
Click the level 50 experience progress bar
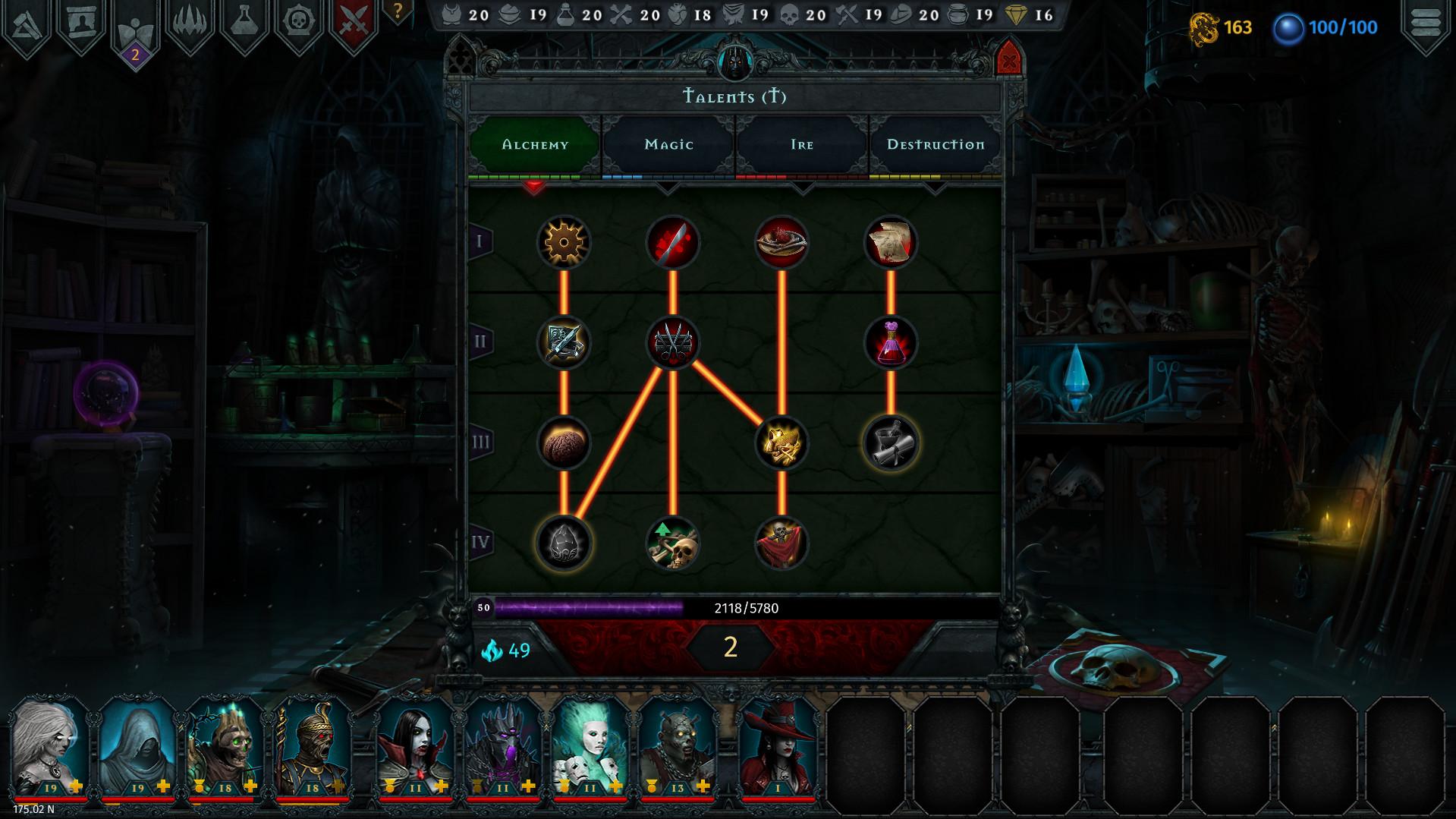tap(683, 607)
